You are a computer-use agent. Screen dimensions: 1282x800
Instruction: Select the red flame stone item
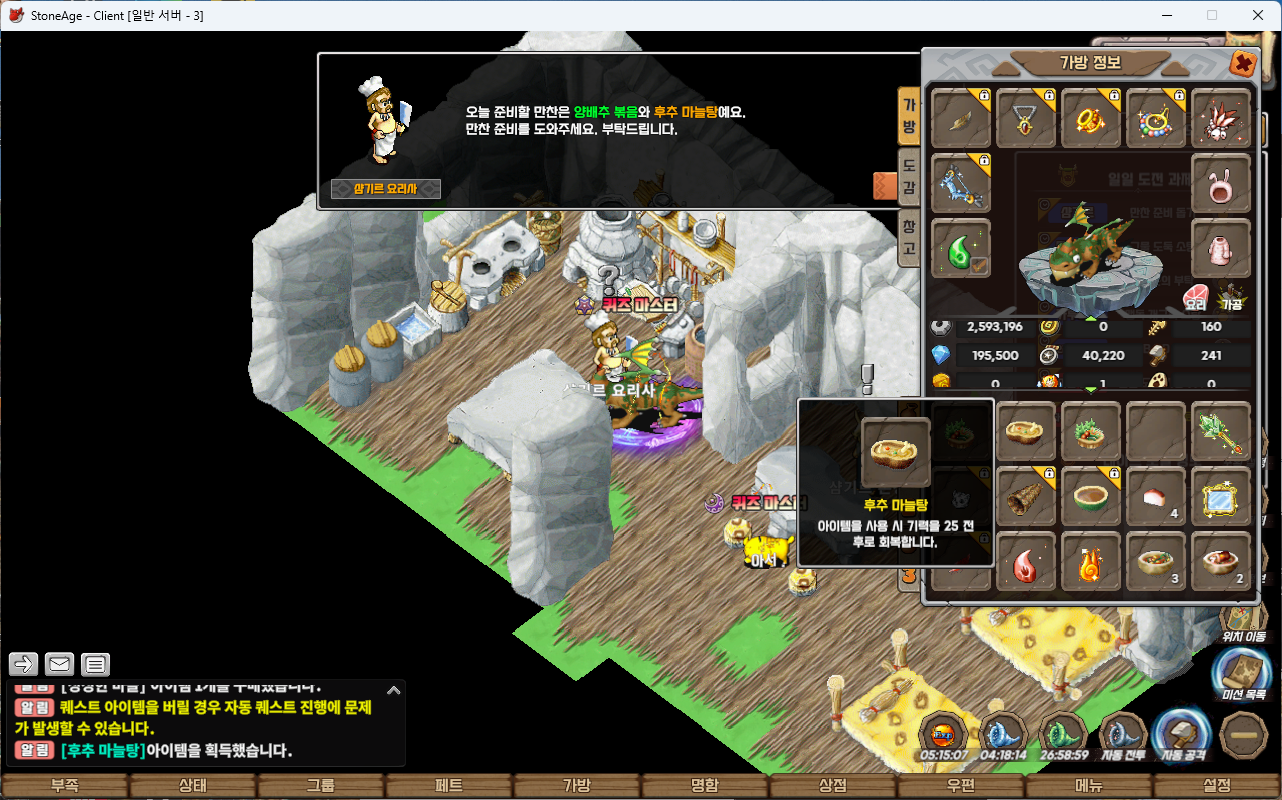pos(1026,562)
